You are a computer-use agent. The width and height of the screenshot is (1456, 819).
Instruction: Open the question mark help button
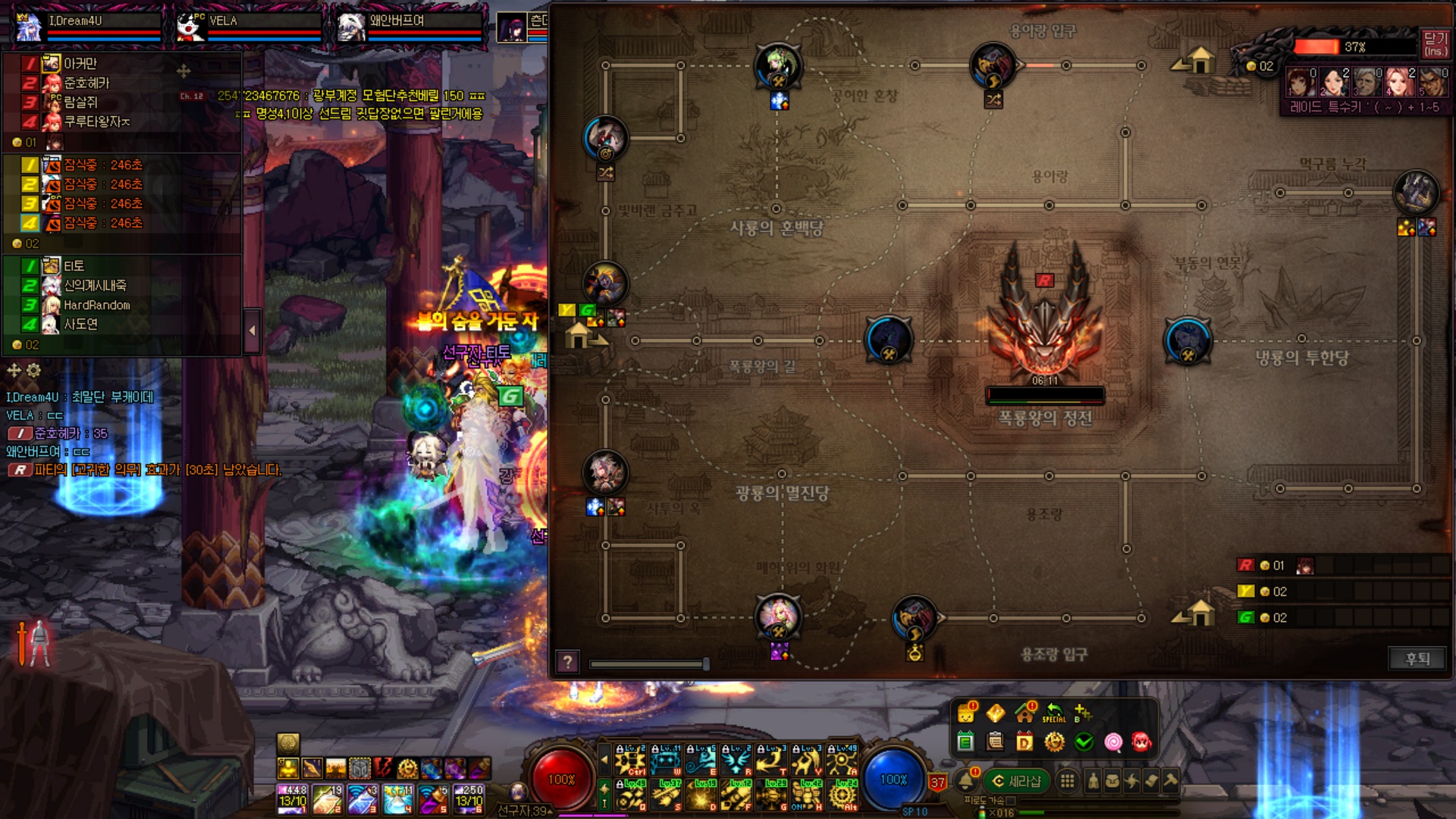pos(567,663)
